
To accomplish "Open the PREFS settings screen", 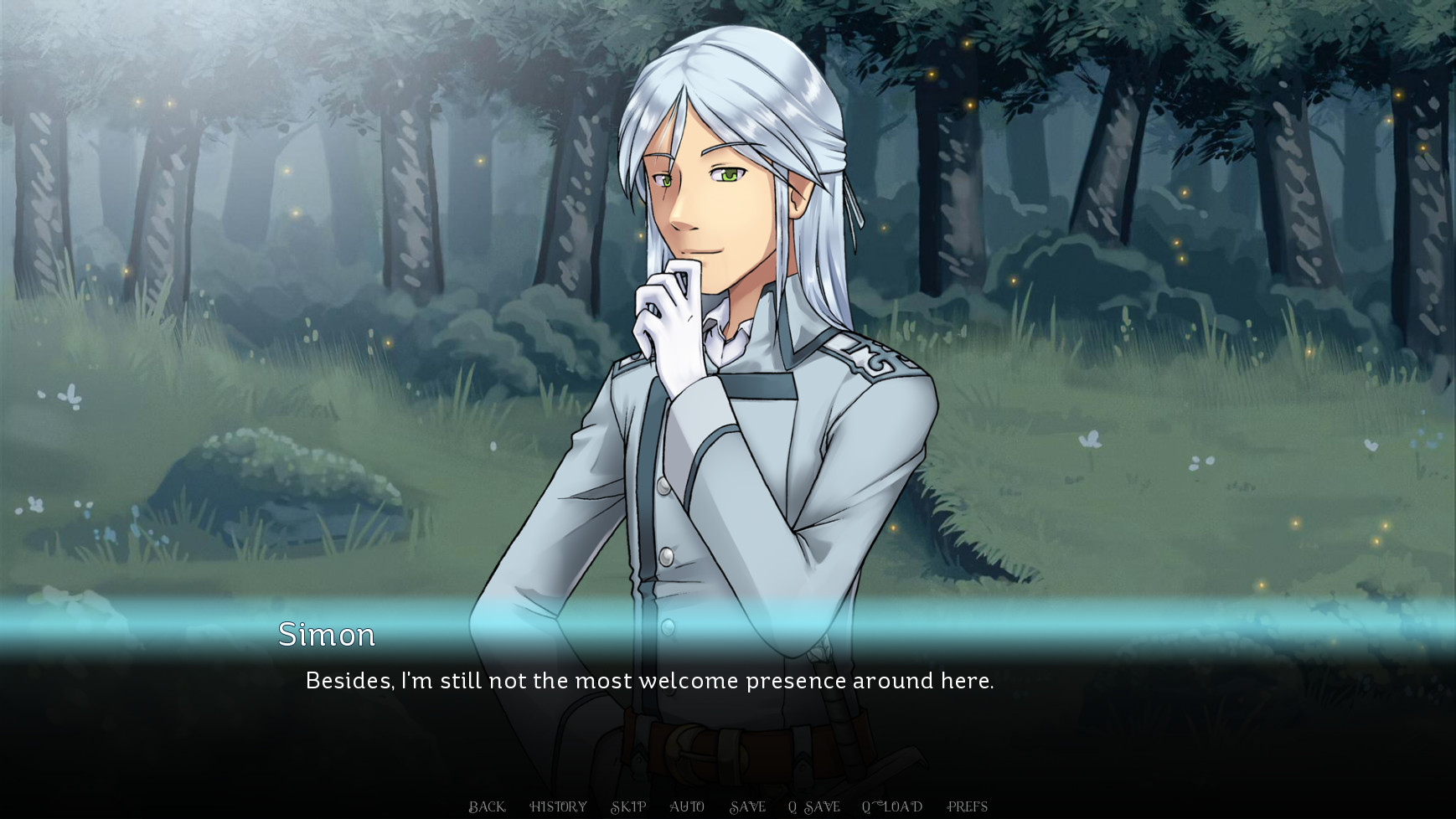I will 968,806.
